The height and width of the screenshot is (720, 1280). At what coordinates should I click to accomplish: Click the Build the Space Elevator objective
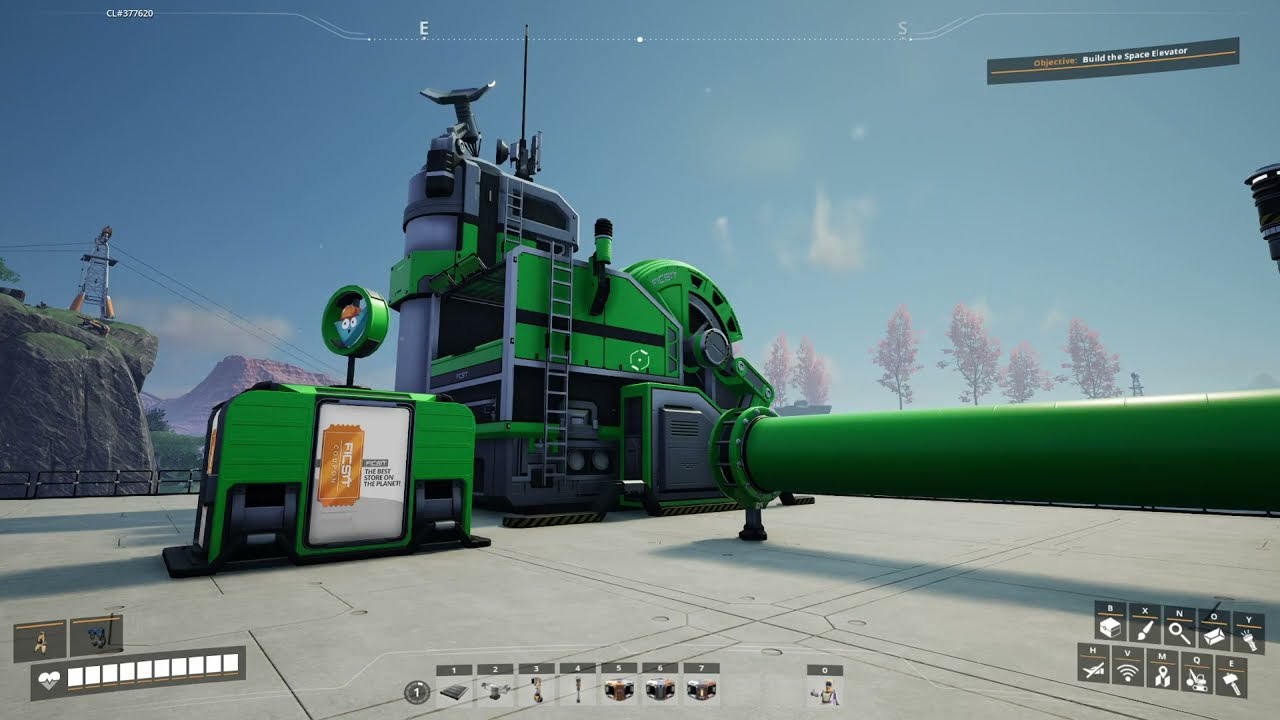click(1112, 60)
